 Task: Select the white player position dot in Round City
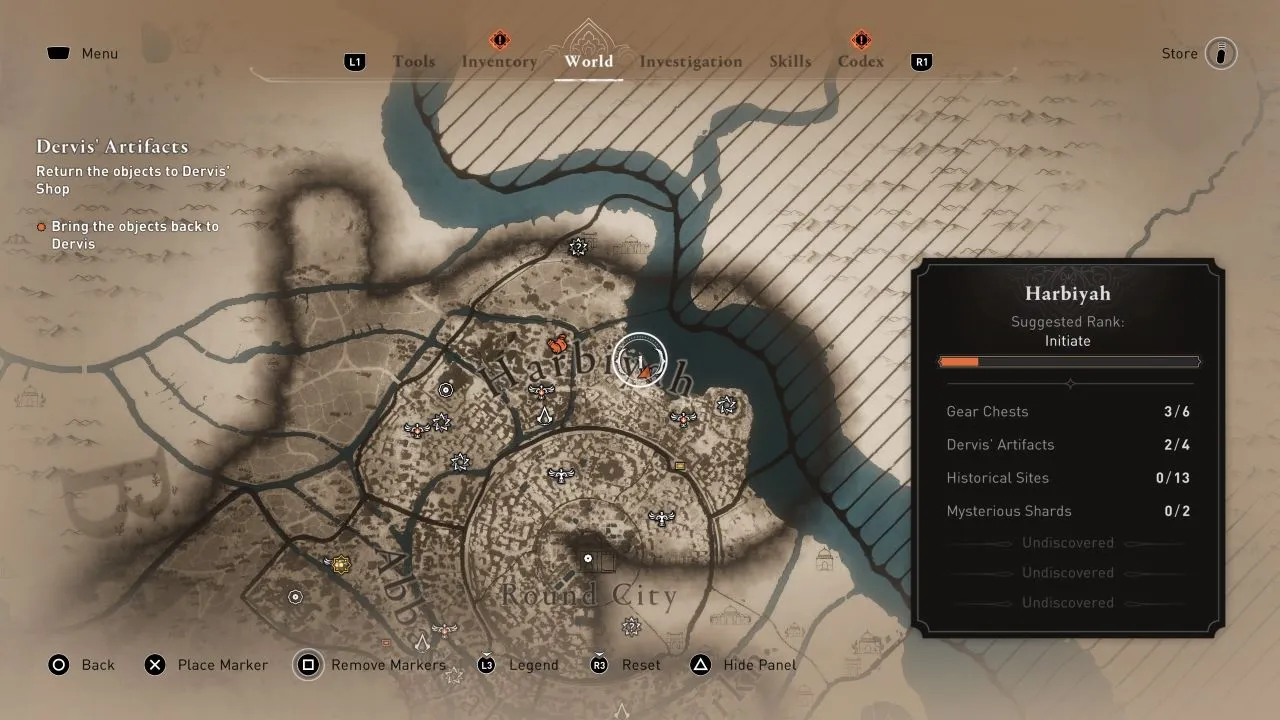(x=588, y=558)
